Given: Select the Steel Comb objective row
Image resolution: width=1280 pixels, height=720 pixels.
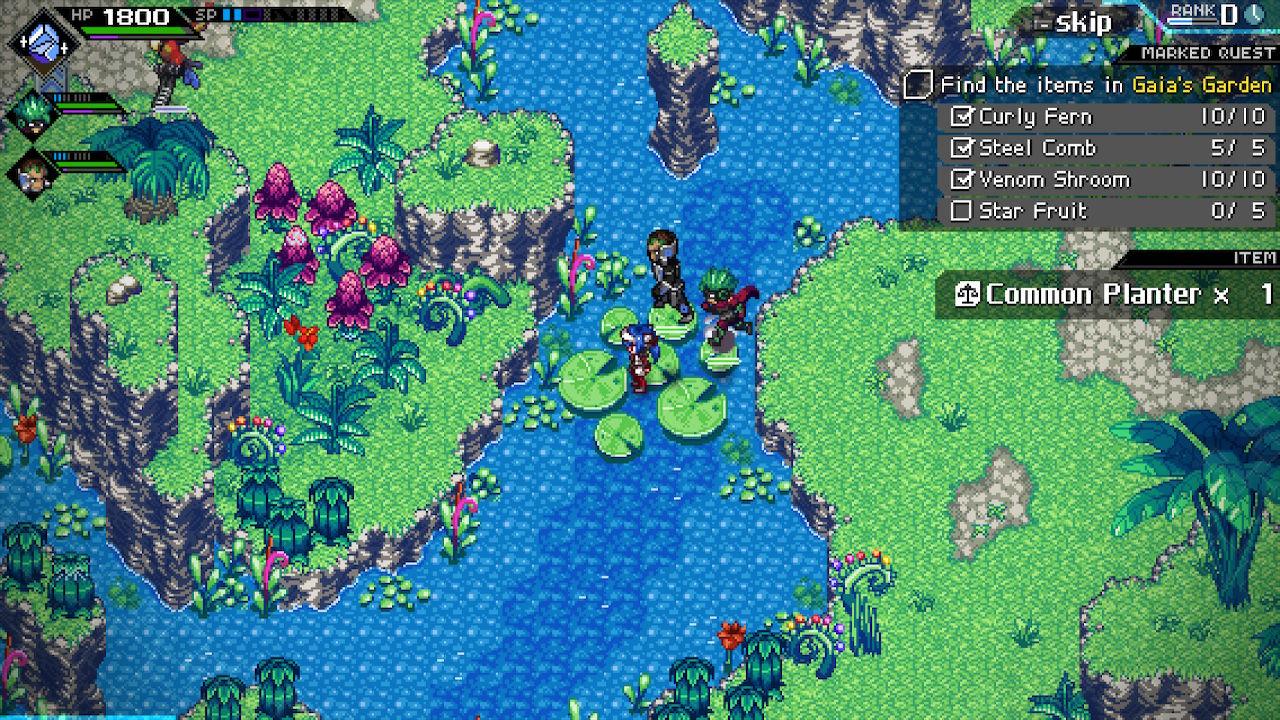Looking at the screenshot, I should pyautogui.click(x=1108, y=148).
